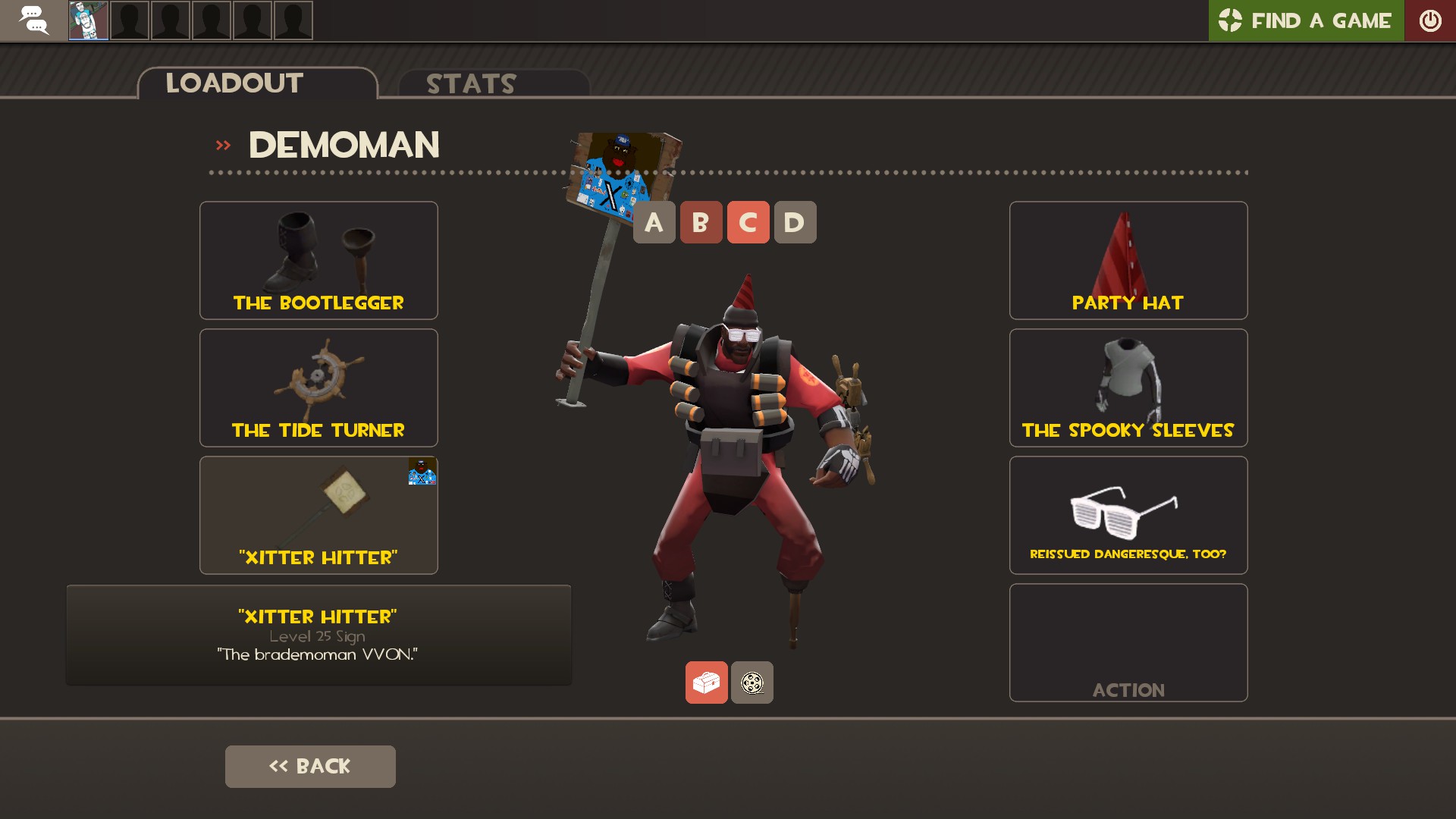The width and height of the screenshot is (1456, 819).
Task: Open The Bootlegger primary weapon slot
Action: 318,260
